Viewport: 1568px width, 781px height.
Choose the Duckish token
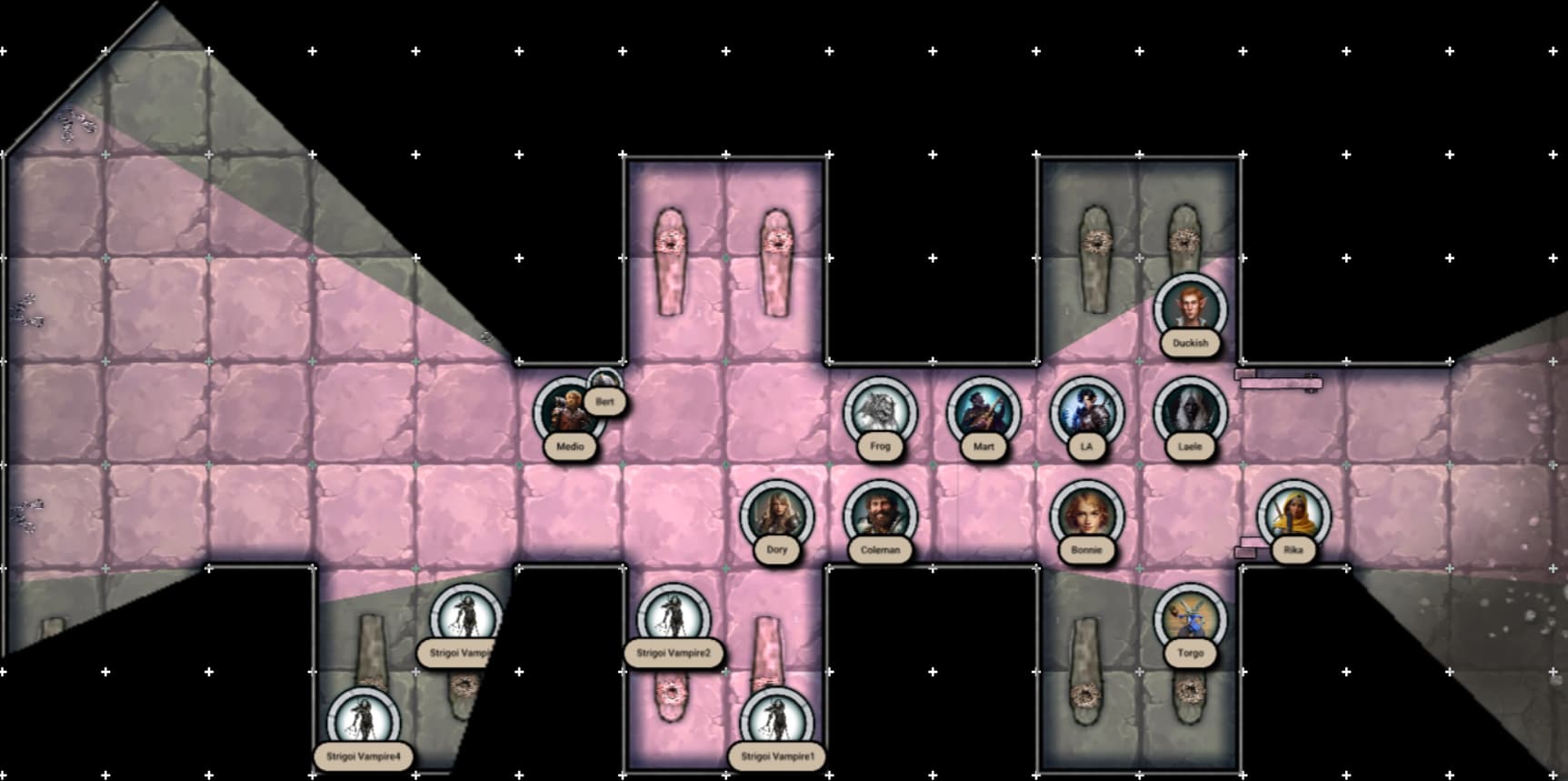pyautogui.click(x=1190, y=309)
